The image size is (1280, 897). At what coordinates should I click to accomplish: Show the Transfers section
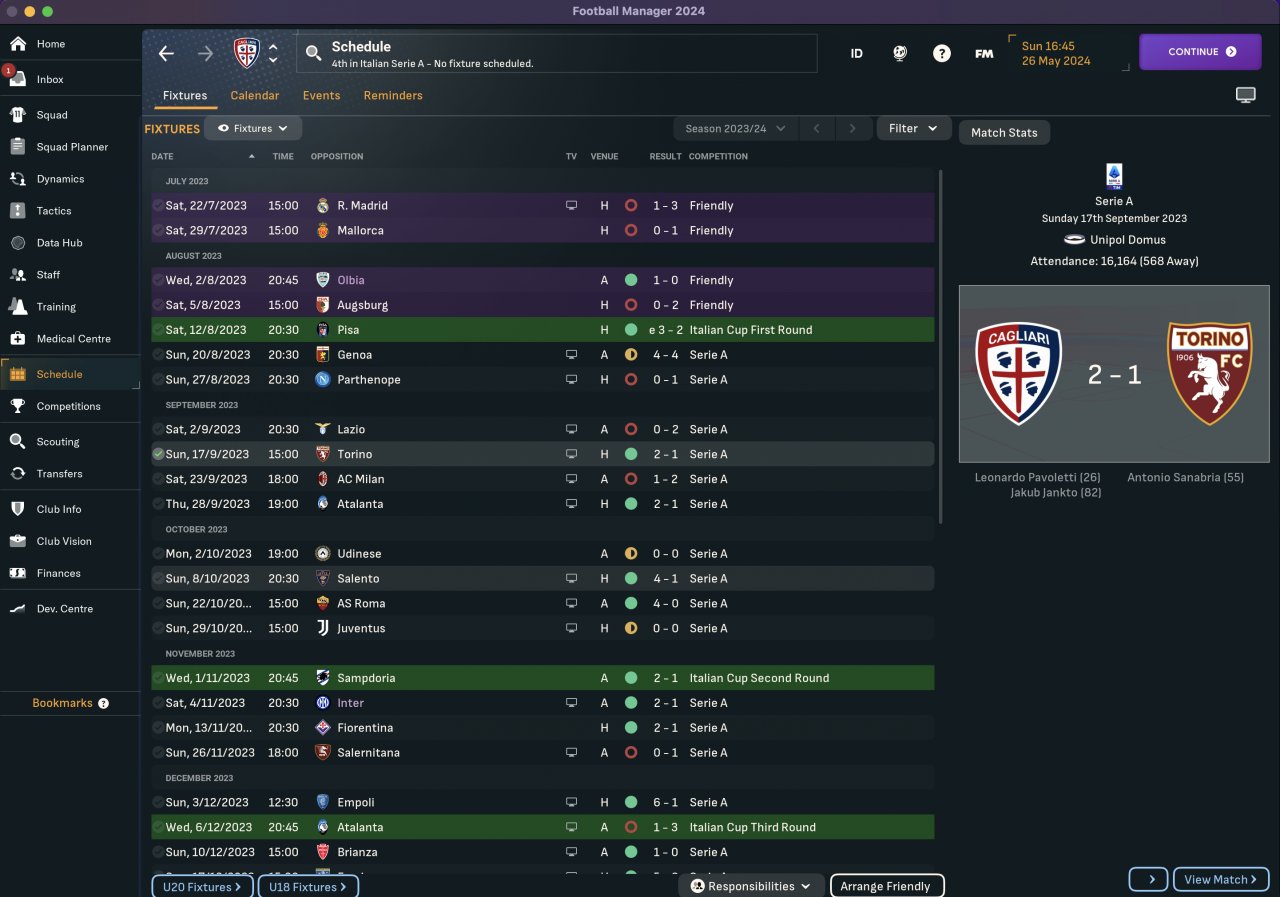pos(59,474)
